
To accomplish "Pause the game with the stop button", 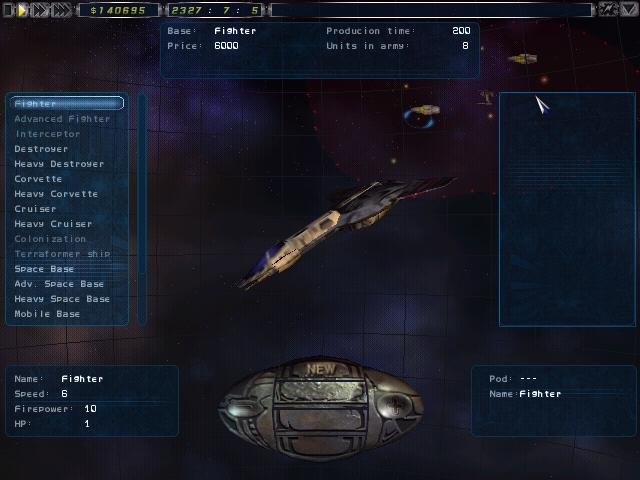I will tap(8, 10).
